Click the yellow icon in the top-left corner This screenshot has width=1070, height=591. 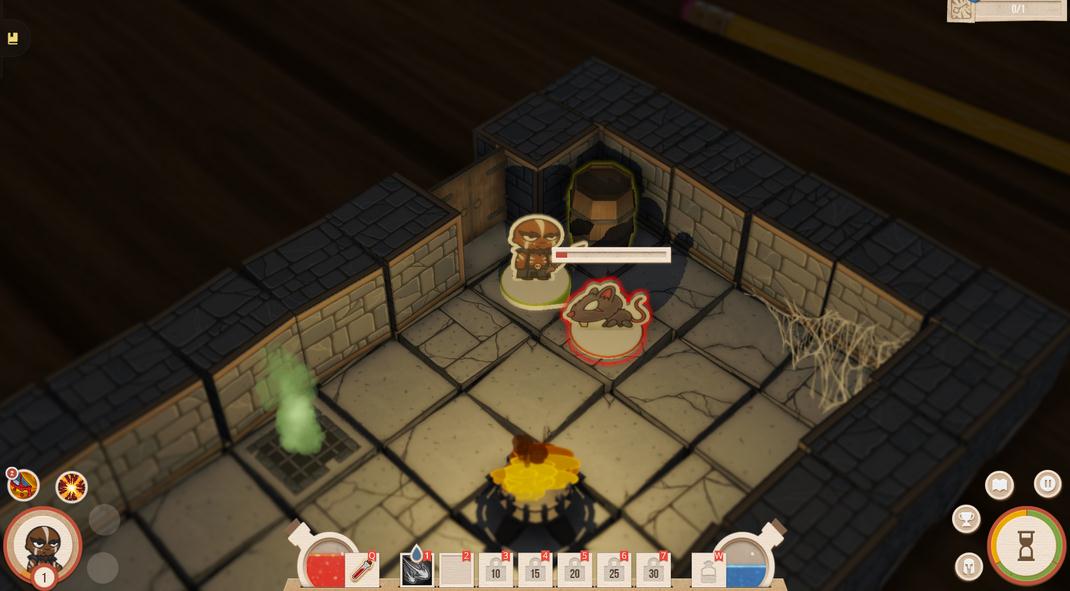coord(13,38)
